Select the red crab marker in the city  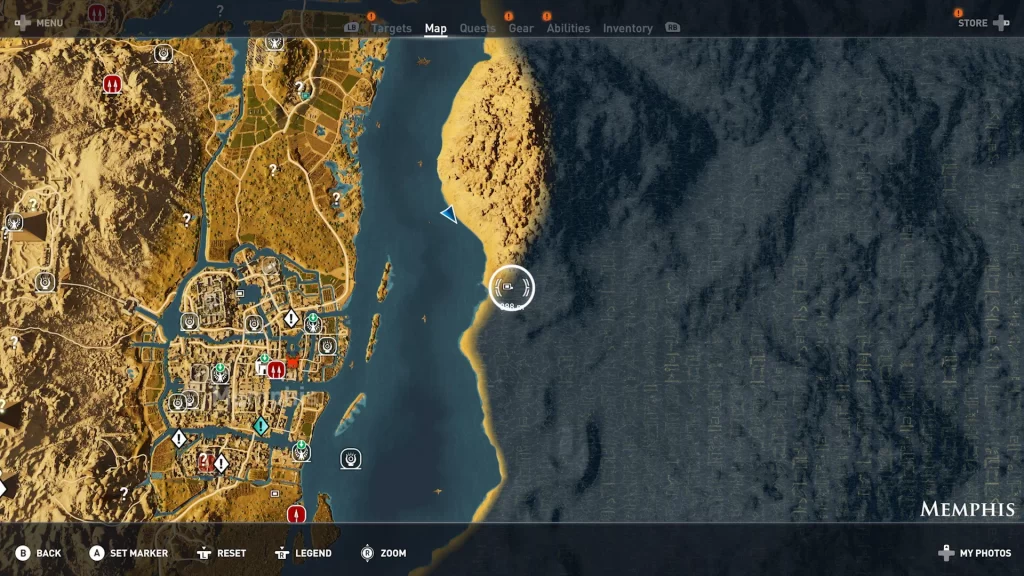coord(292,362)
